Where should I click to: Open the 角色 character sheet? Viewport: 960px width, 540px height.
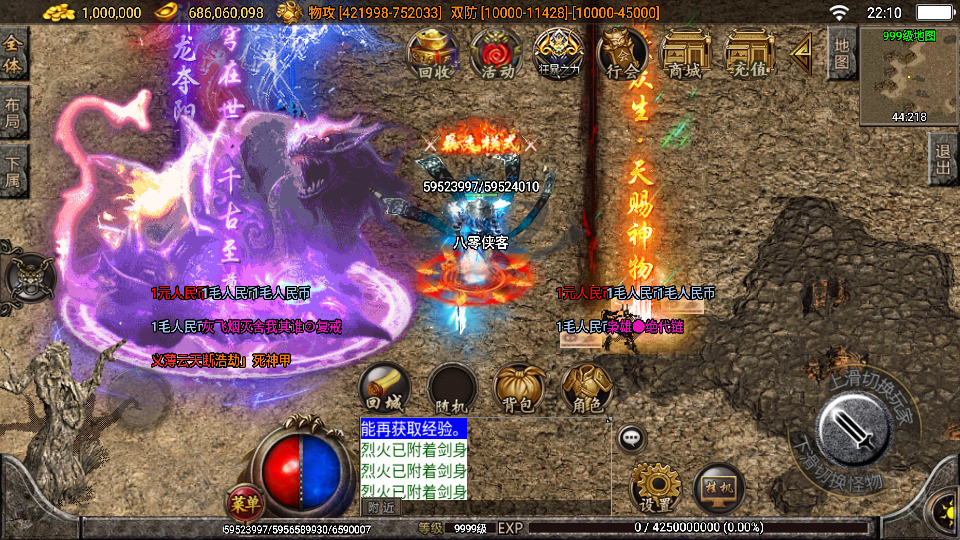coord(587,388)
